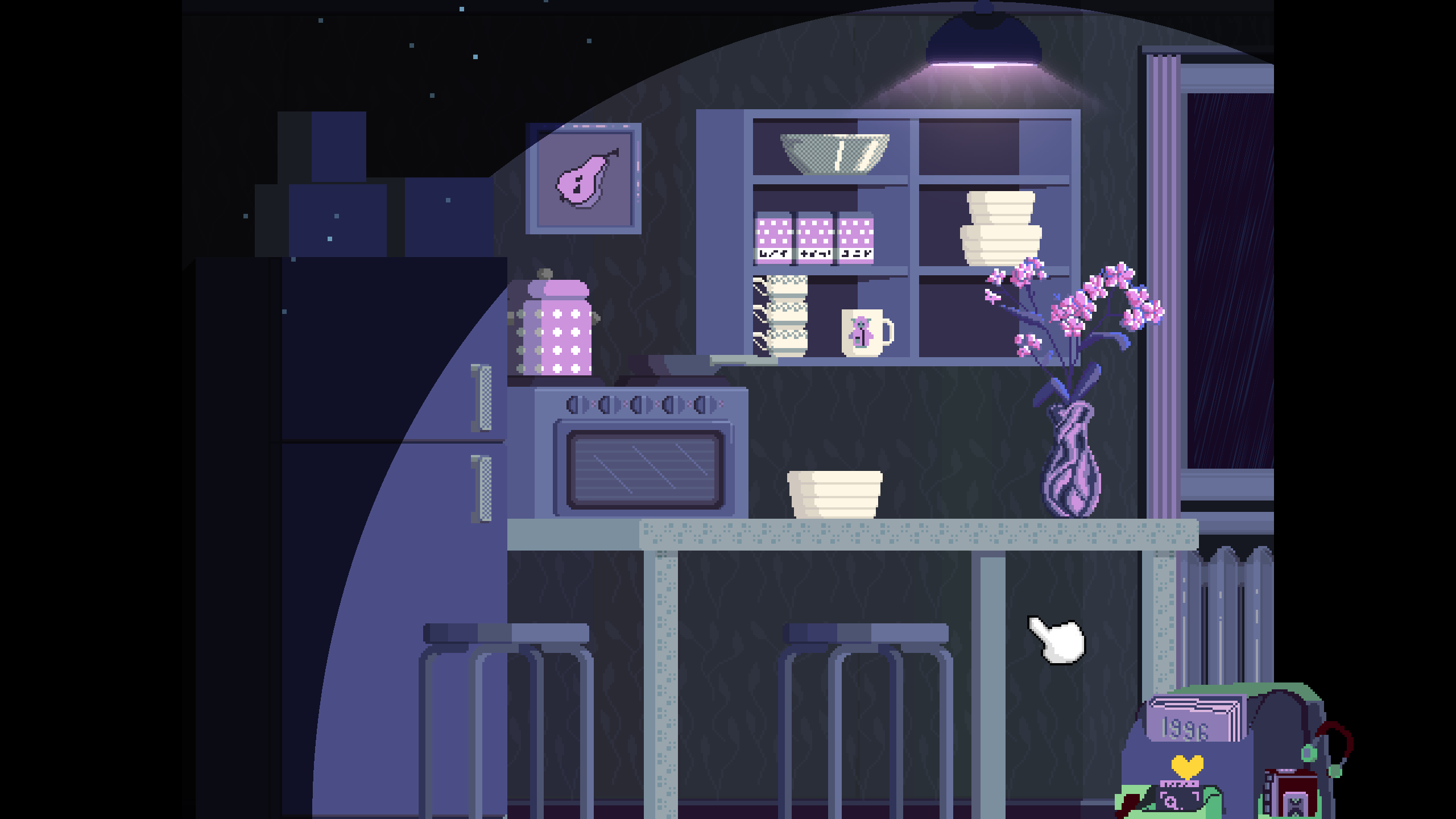Open the 1996 diary in the backpack
This screenshot has width=1456, height=819.
coord(1193,721)
